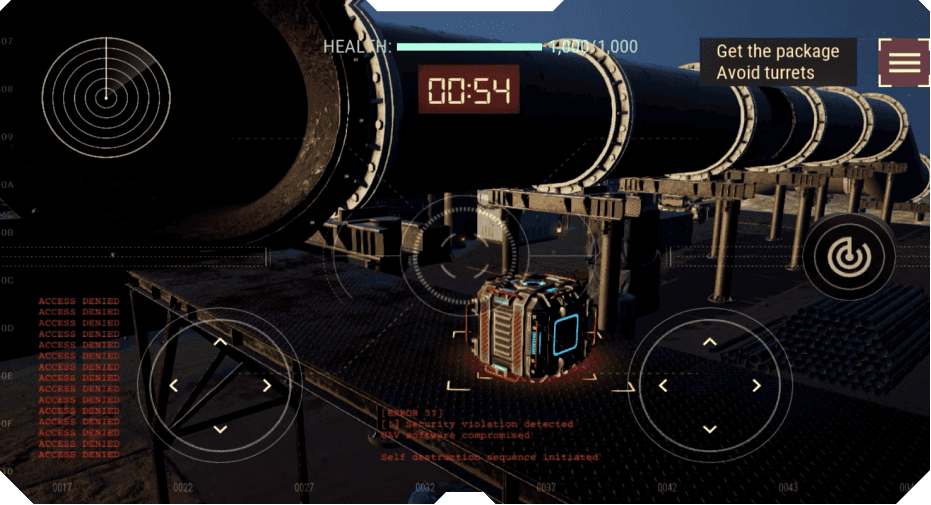Viewport: 931px width, 505px height.
Task: Tap the left joystick right arrow
Action: click(267, 386)
